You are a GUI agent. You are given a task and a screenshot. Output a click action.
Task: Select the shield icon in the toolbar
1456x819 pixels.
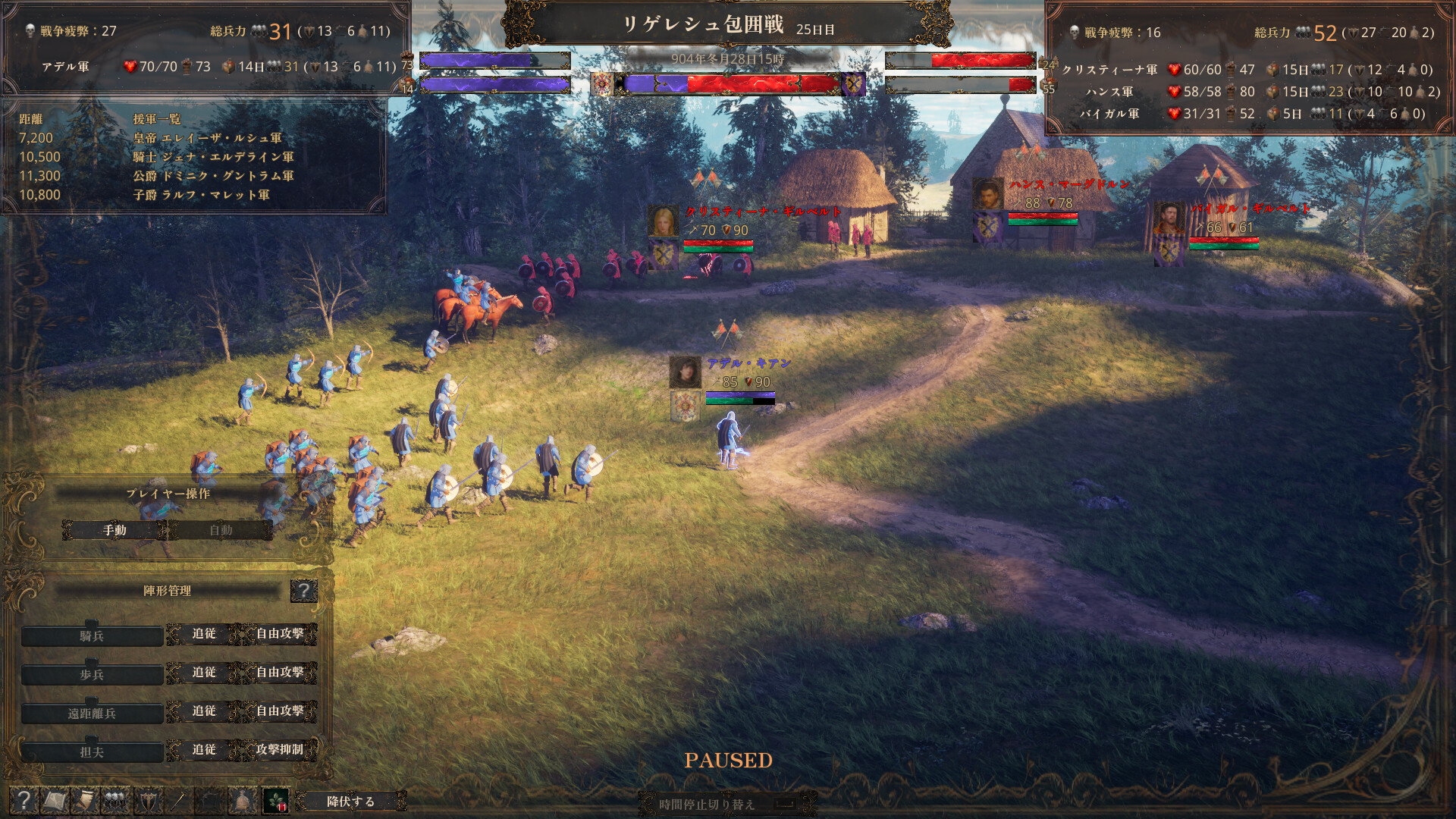pos(147,800)
